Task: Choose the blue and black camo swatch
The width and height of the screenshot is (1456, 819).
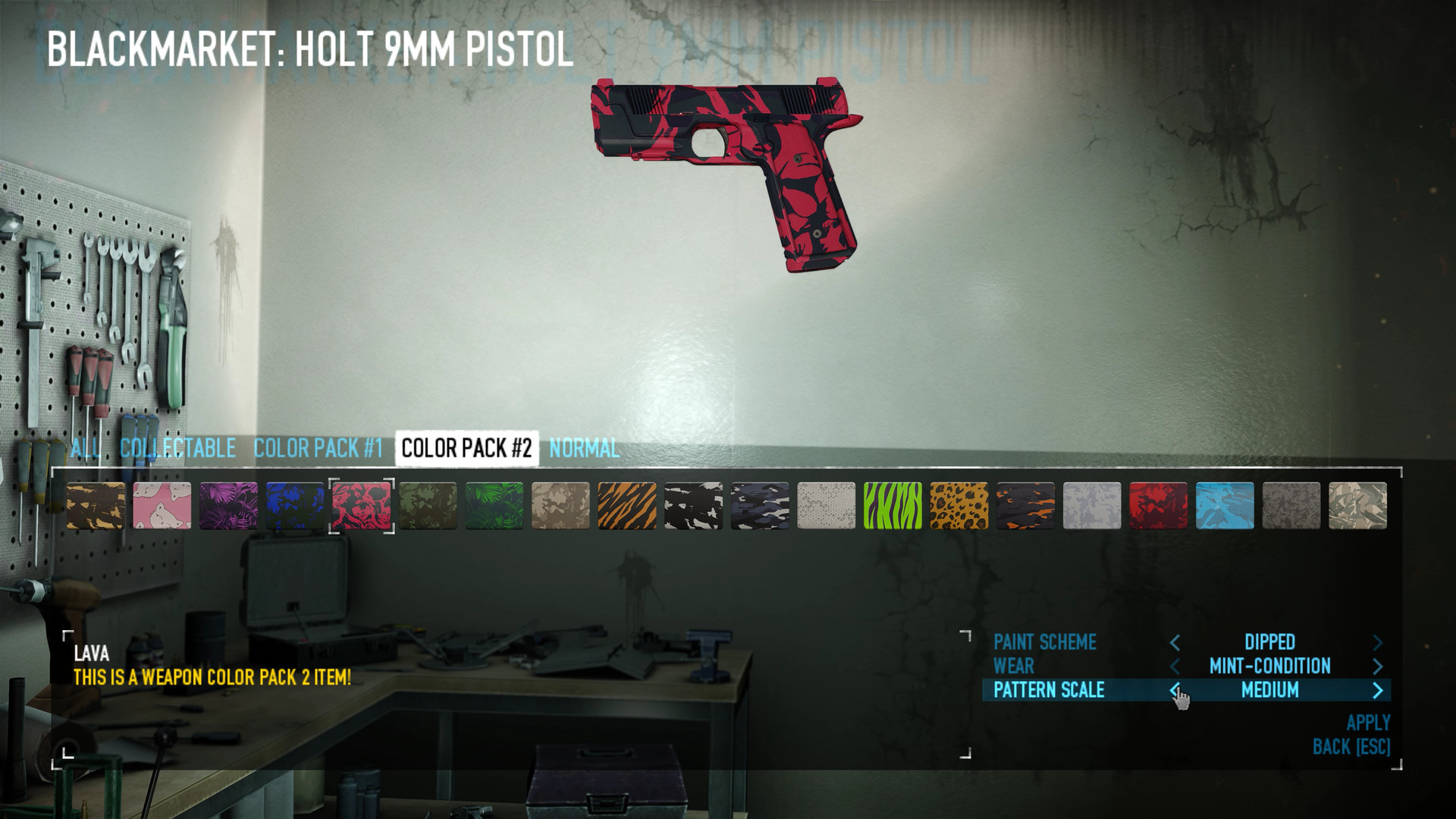Action: click(295, 506)
